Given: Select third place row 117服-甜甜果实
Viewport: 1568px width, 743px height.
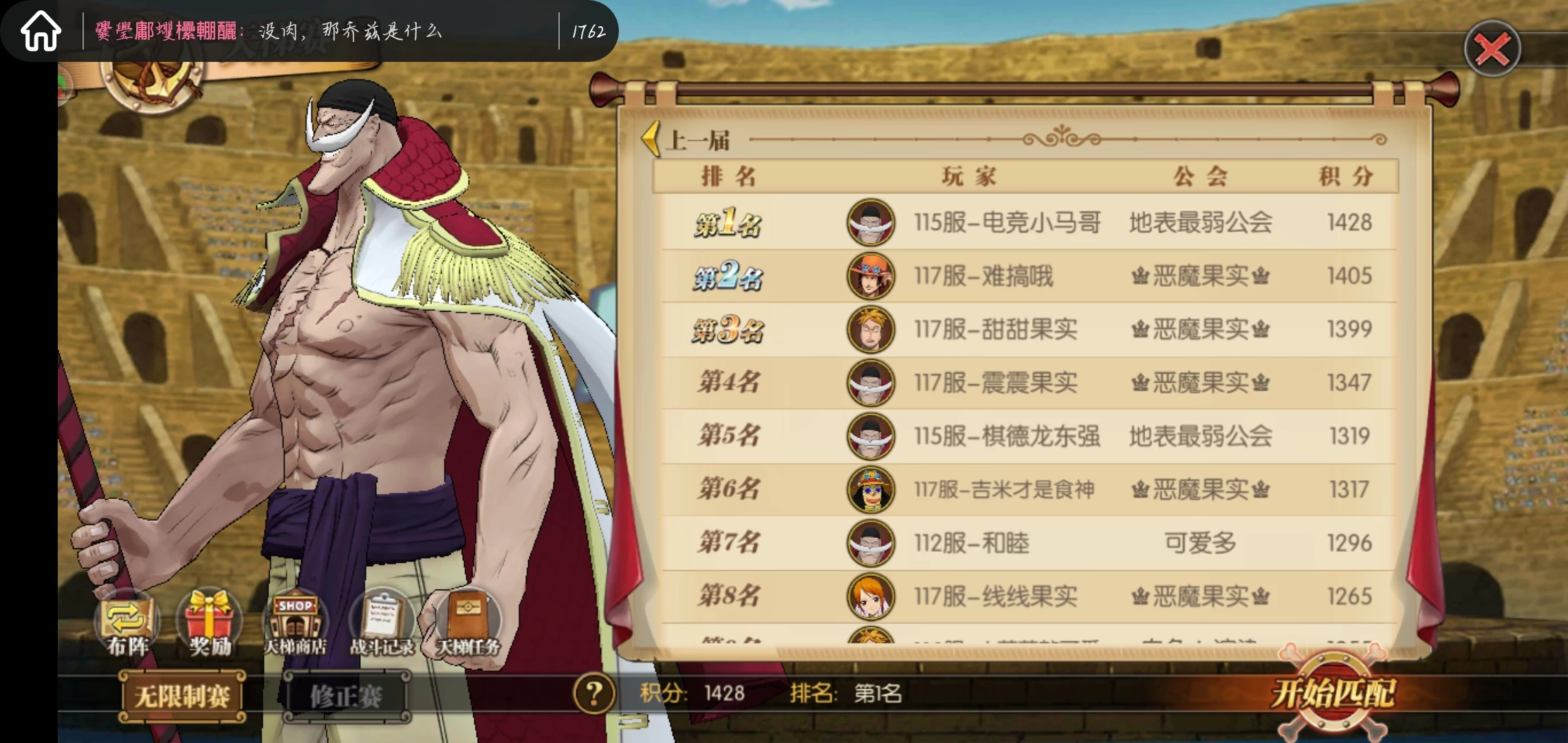Looking at the screenshot, I should [1028, 330].
